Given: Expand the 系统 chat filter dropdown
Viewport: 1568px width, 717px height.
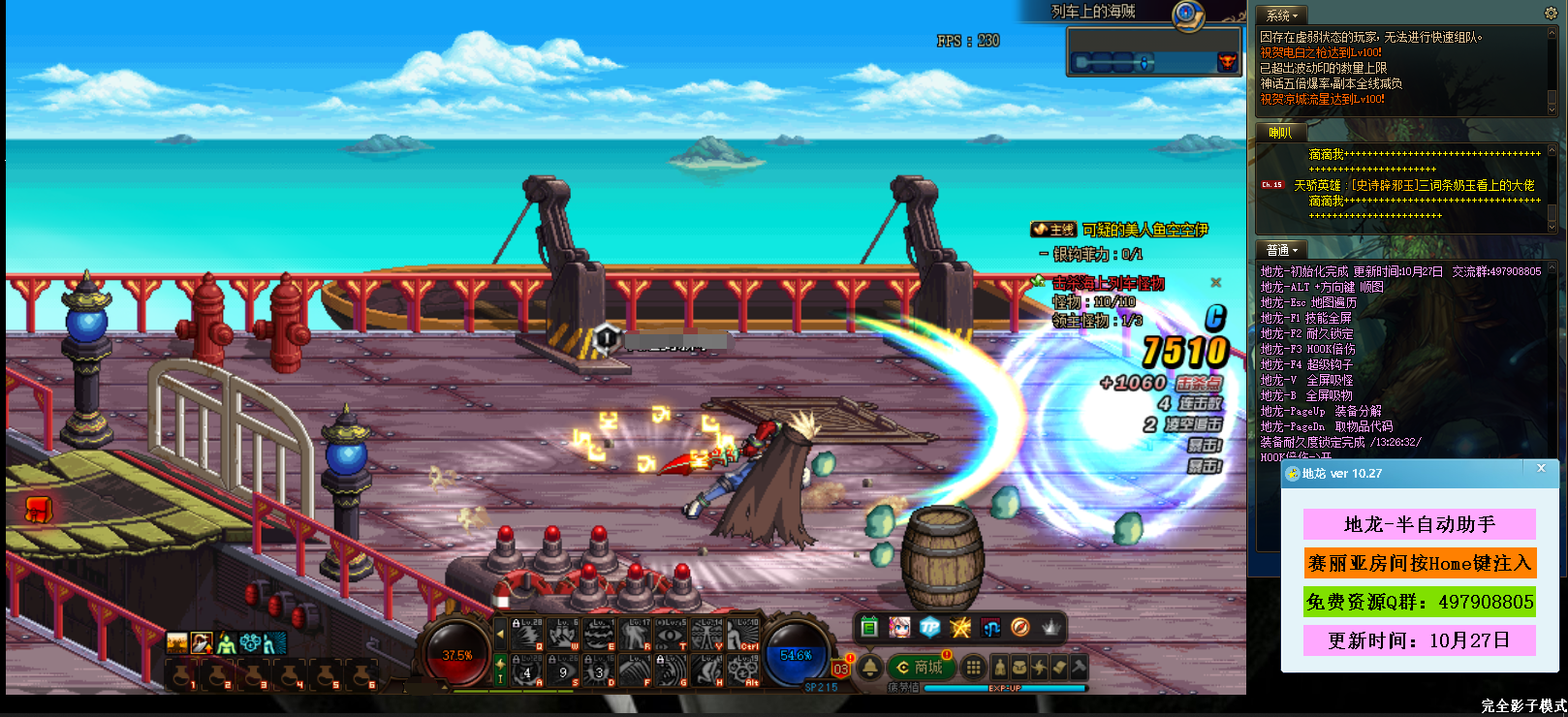Looking at the screenshot, I should (1279, 14).
